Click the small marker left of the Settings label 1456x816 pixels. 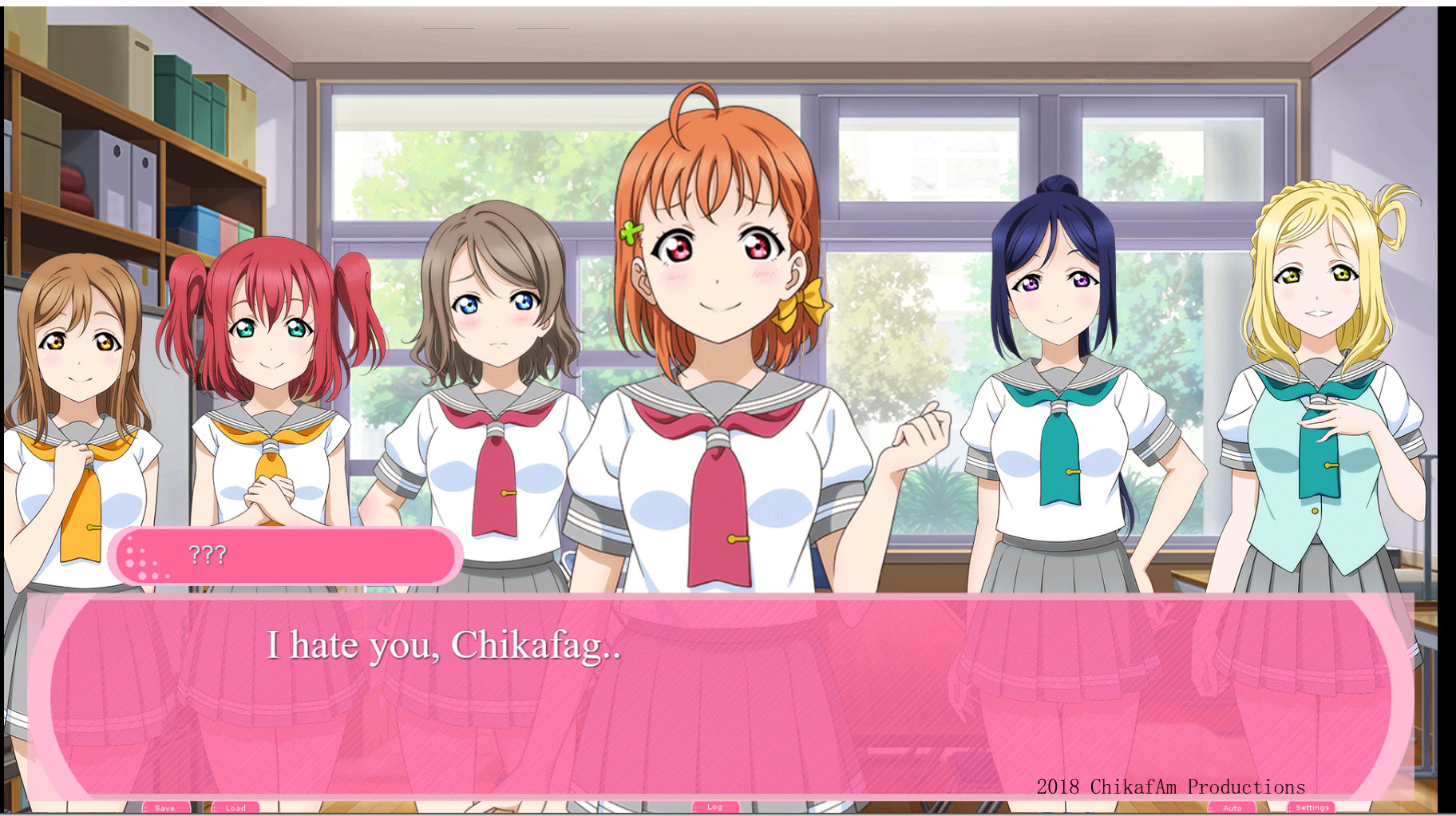pyautogui.click(x=1288, y=806)
